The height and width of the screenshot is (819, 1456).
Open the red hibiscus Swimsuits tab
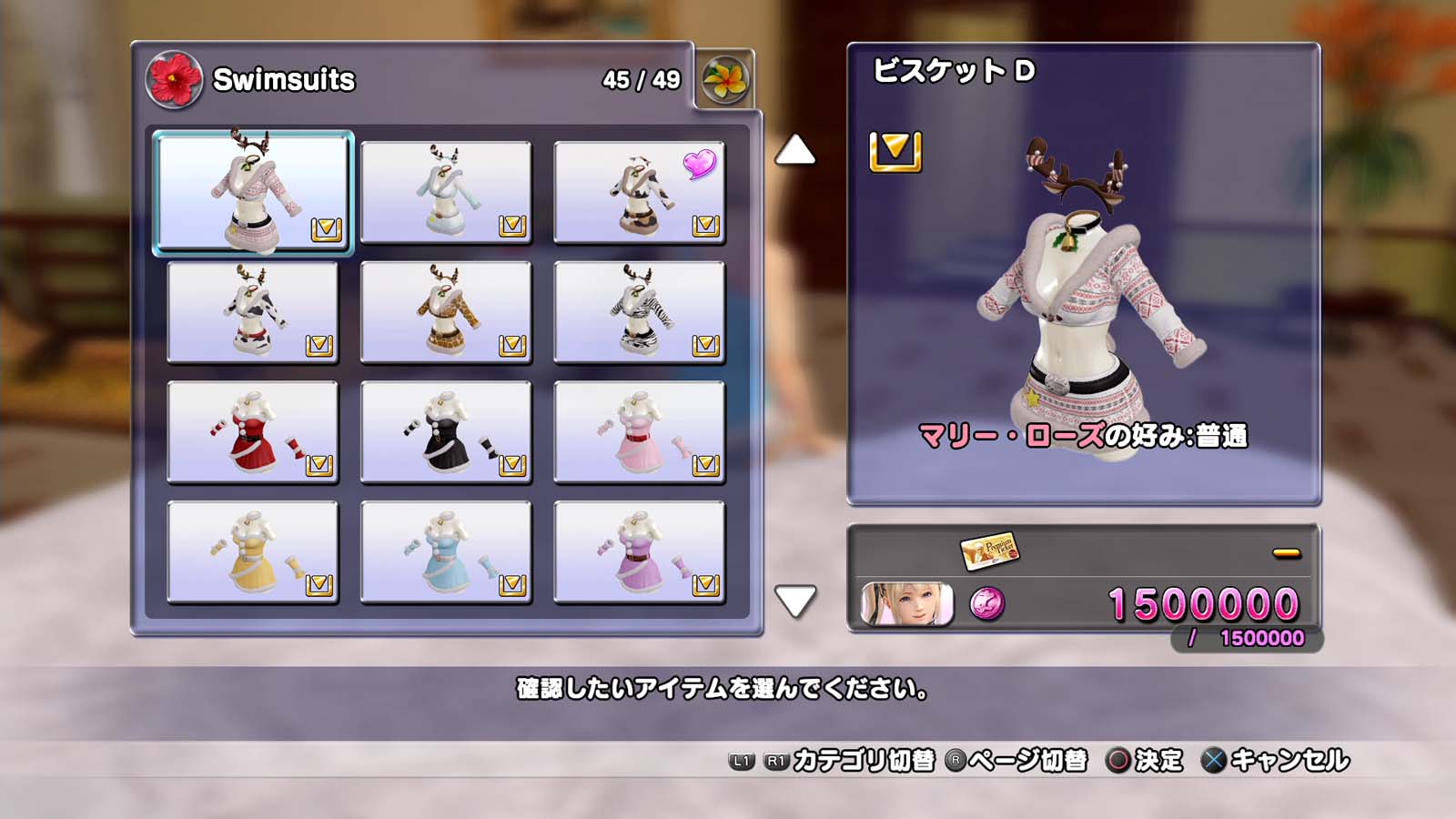point(174,79)
